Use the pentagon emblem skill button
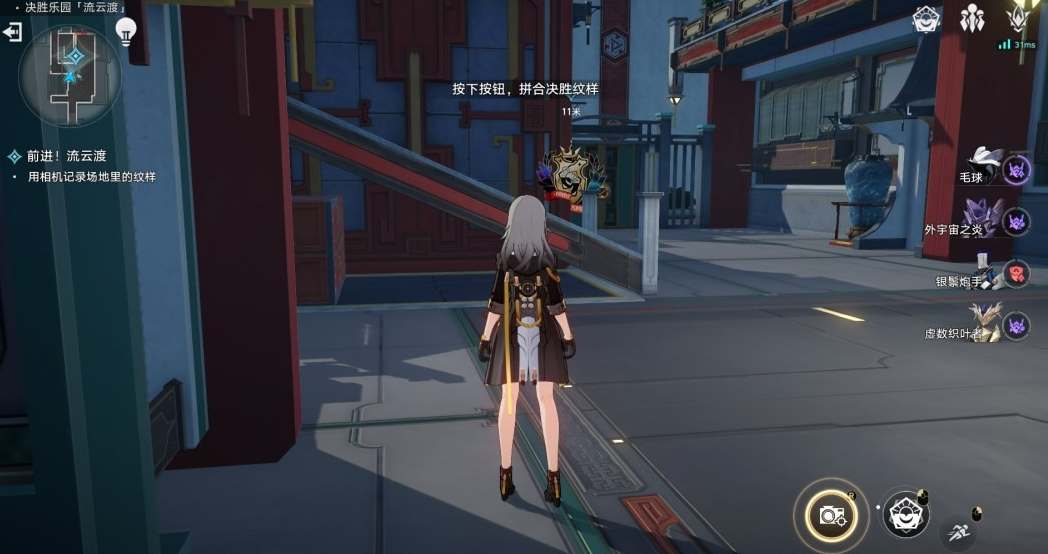Screen dimensions: 1048x554 coord(905,513)
